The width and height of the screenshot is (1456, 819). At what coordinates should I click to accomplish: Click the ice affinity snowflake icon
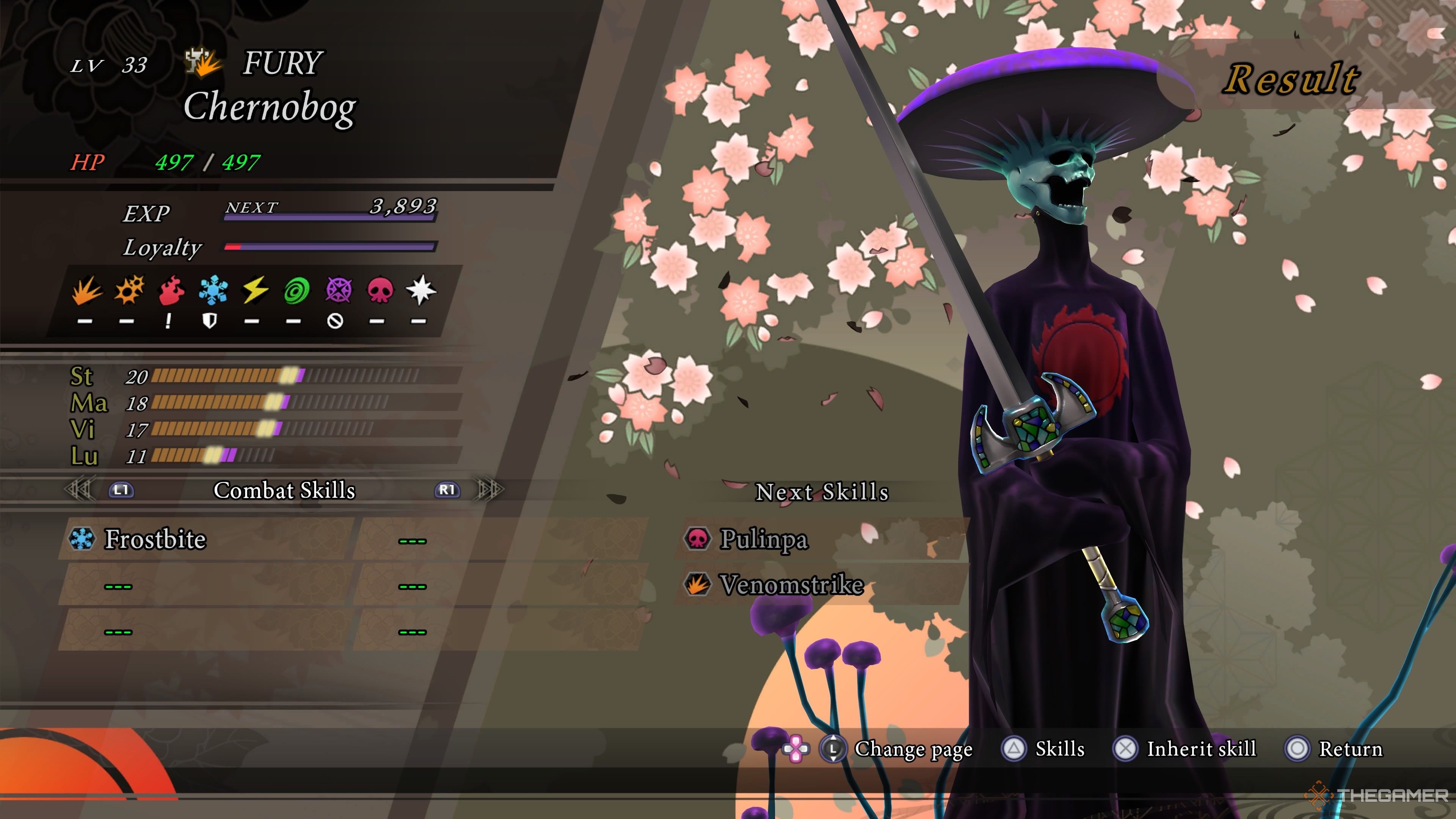coord(213,290)
